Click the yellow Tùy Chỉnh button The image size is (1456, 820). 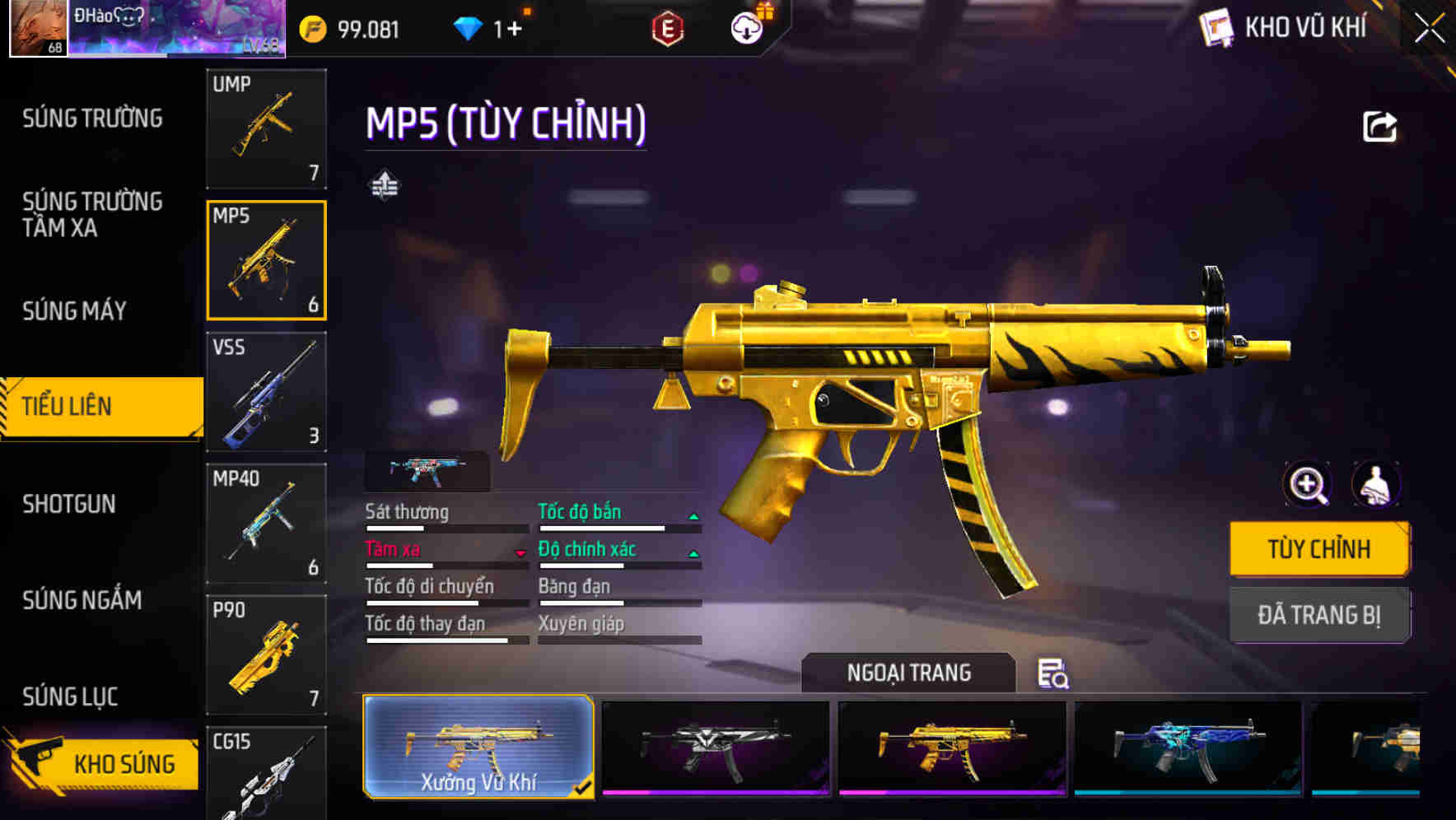pyautogui.click(x=1319, y=549)
